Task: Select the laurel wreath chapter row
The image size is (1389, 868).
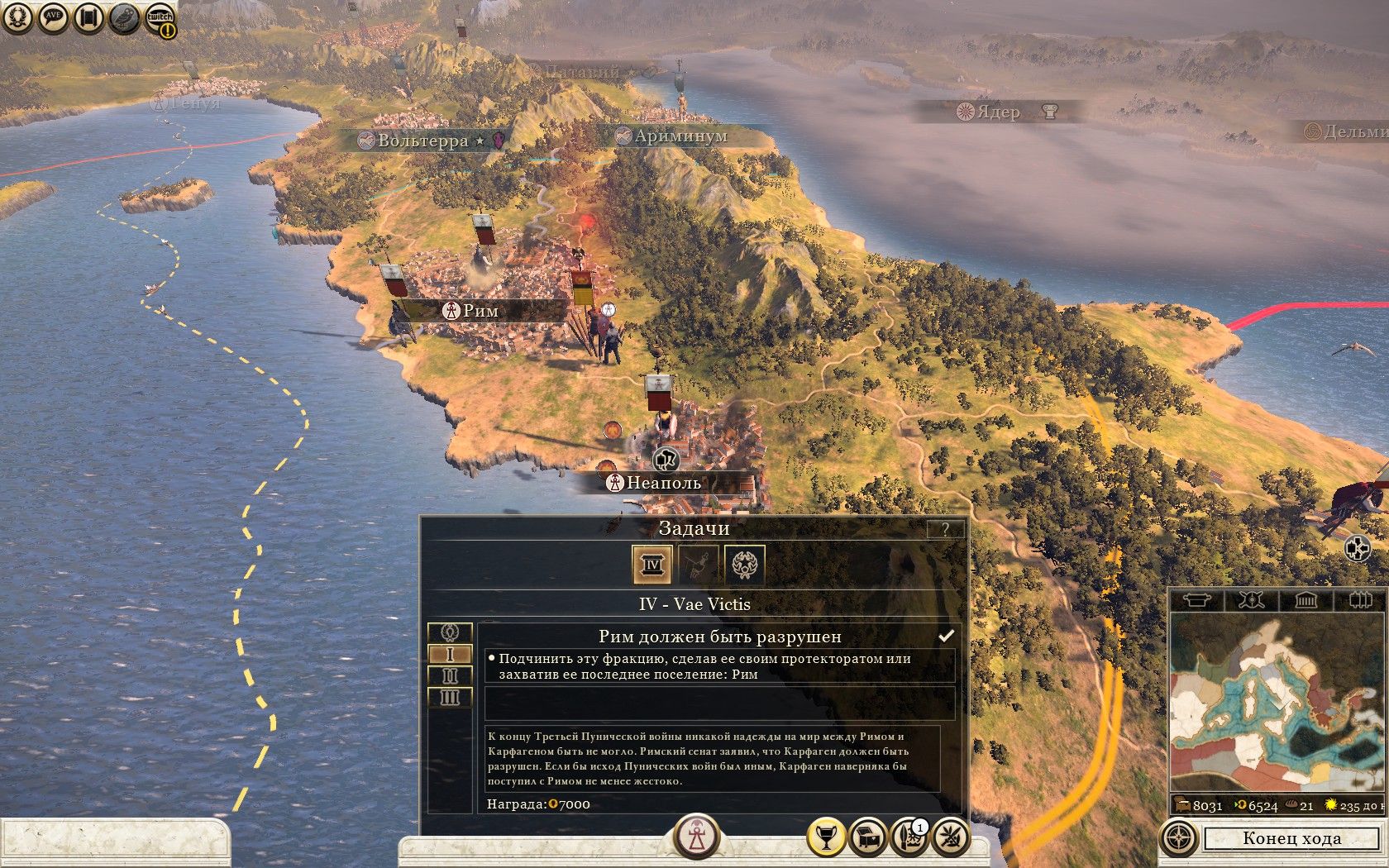Action: click(450, 632)
